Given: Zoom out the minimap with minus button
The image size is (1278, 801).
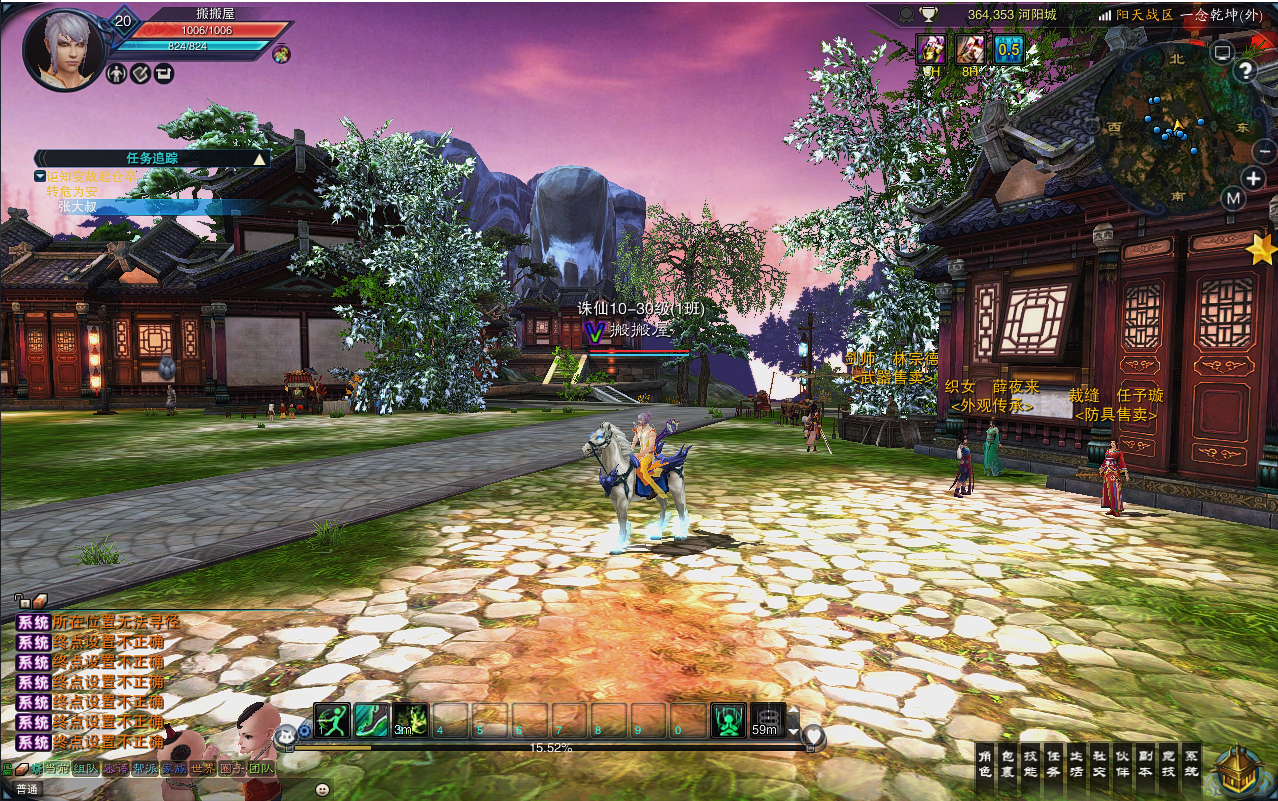Looking at the screenshot, I should (1264, 151).
